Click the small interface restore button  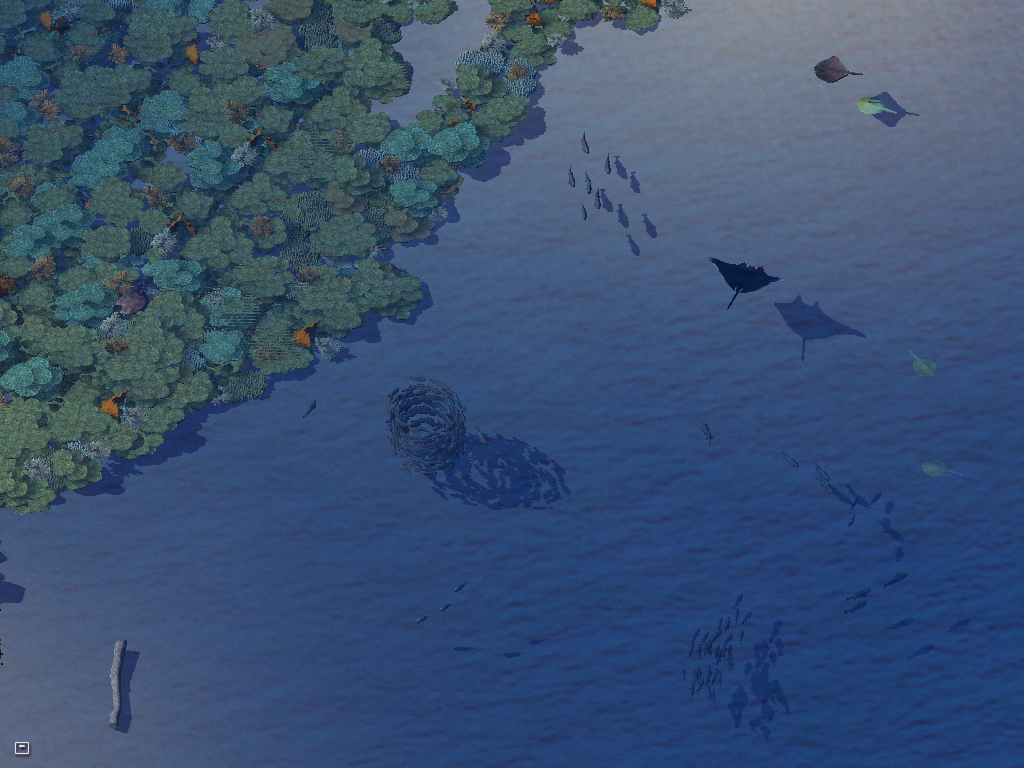pos(22,748)
